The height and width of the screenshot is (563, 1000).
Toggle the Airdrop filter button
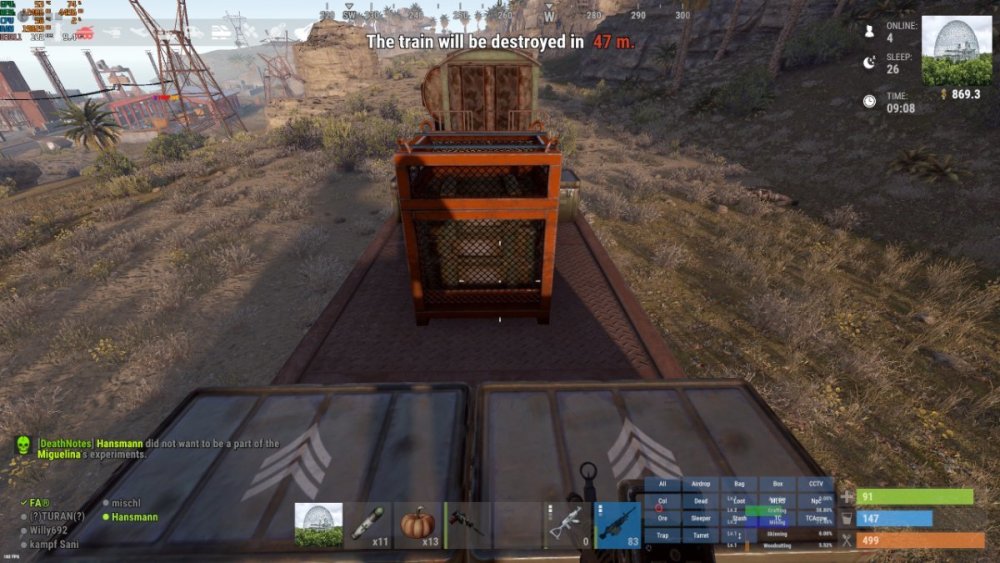click(700, 484)
